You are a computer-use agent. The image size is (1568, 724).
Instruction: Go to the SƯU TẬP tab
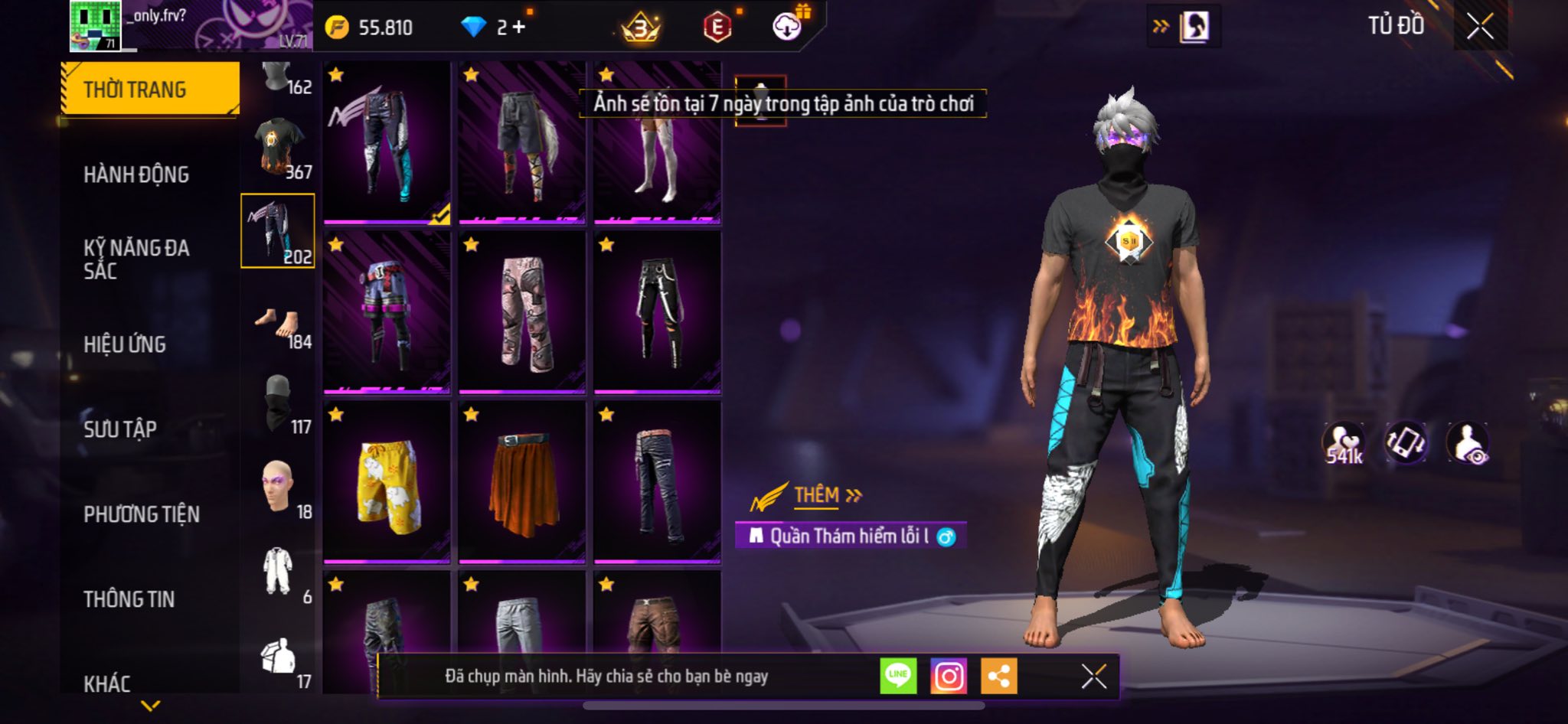(x=120, y=429)
